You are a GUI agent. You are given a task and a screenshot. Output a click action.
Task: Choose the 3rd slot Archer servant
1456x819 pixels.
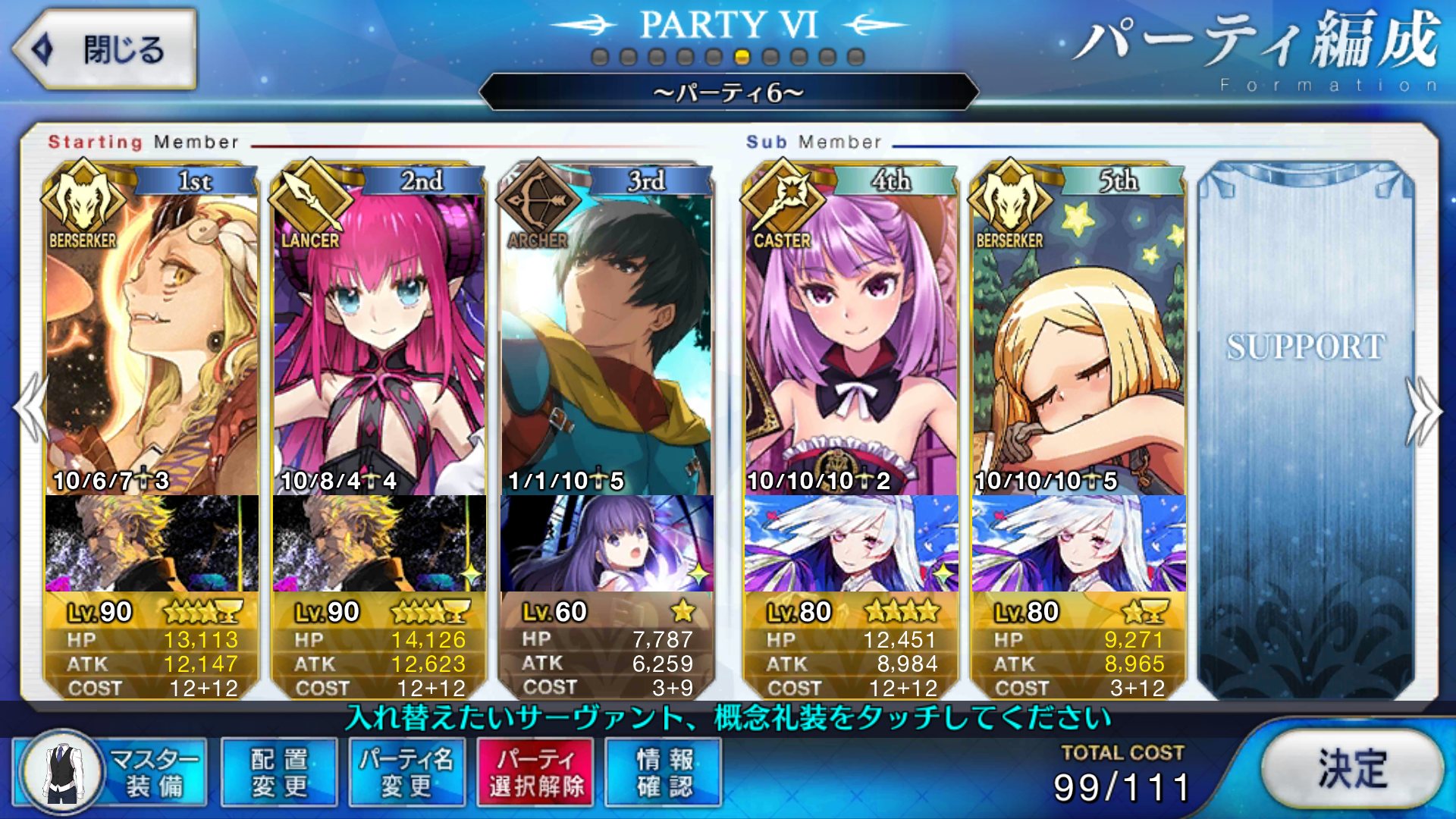pos(607,341)
